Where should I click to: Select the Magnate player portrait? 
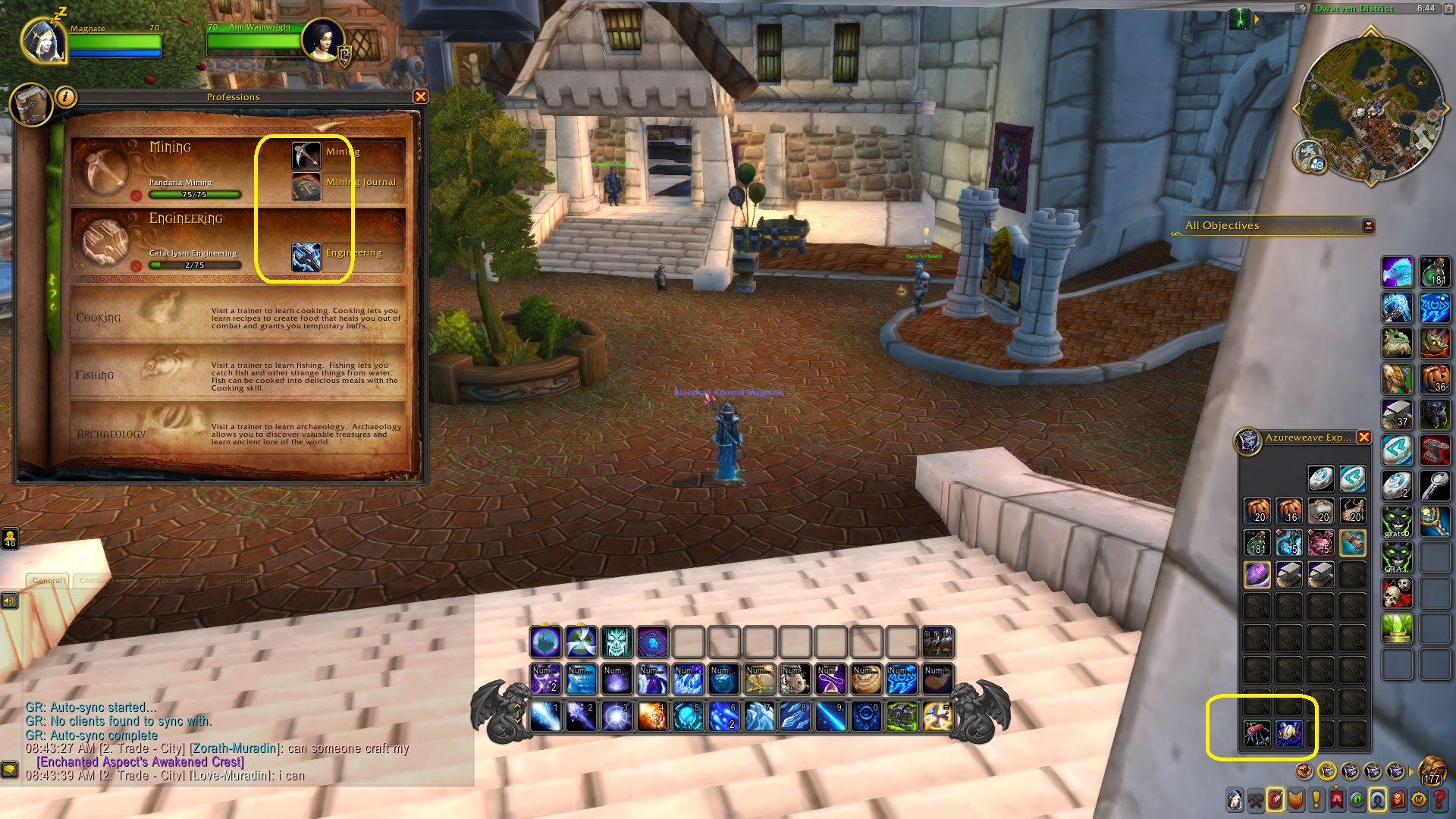(43, 39)
